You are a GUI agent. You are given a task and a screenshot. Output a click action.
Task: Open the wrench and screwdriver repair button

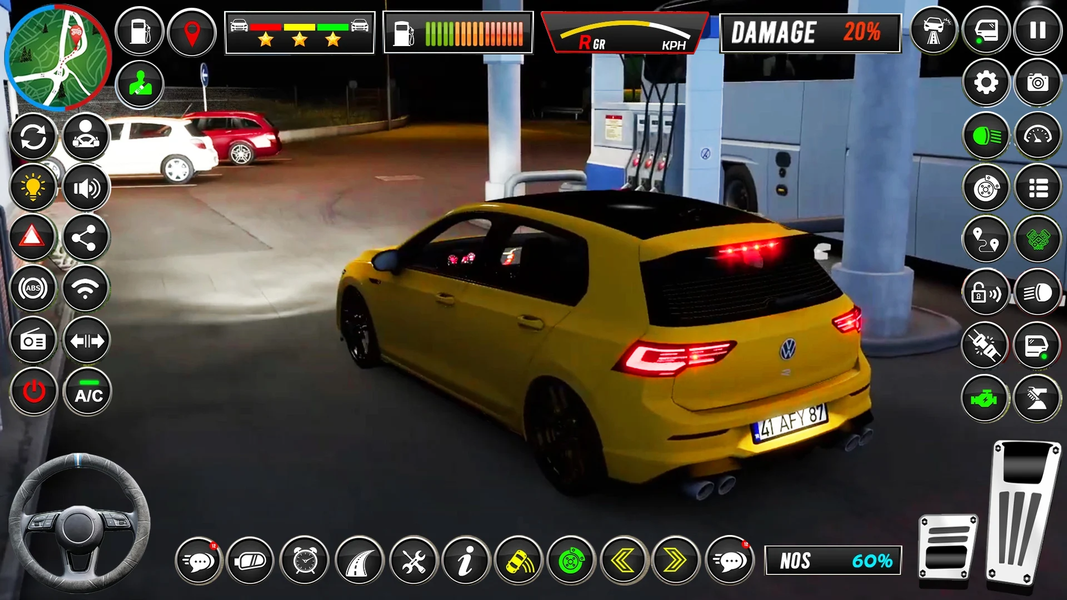point(413,560)
